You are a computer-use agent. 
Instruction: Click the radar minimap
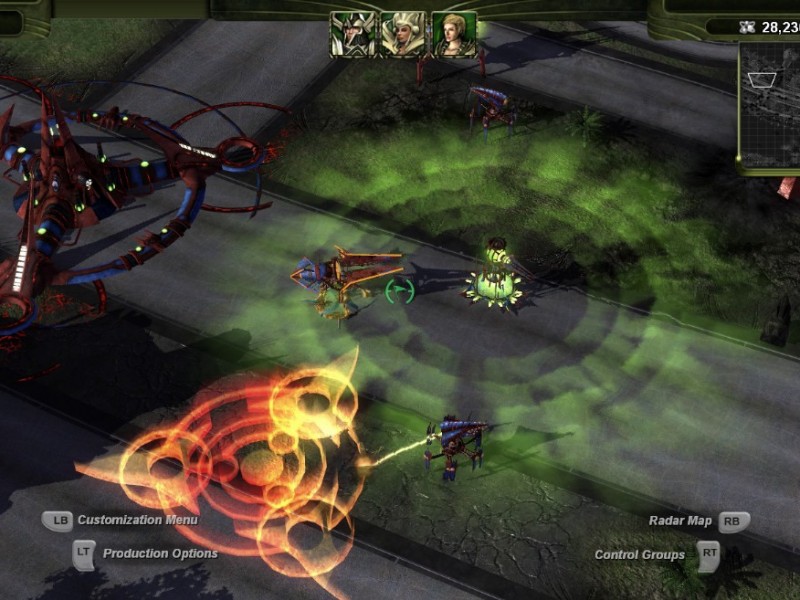coord(770,105)
